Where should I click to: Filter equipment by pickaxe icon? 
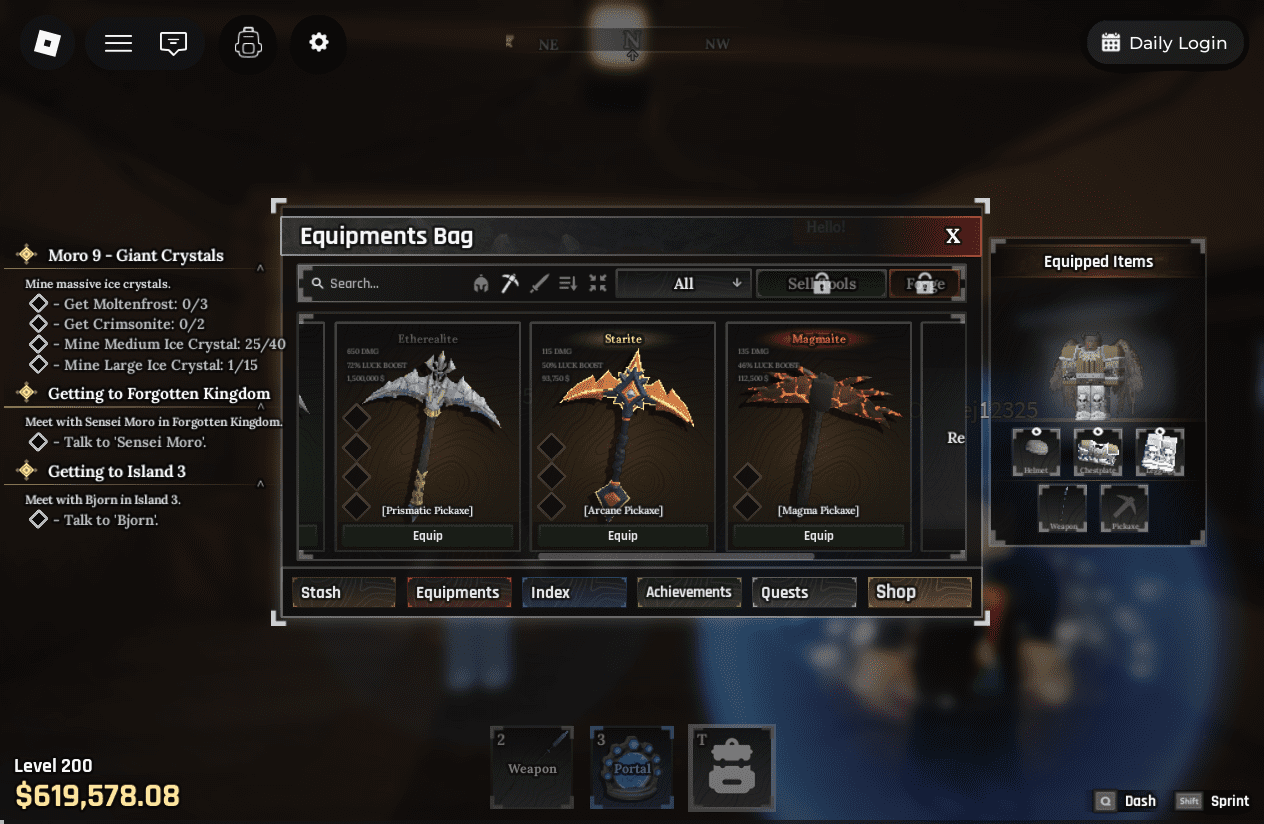(510, 284)
